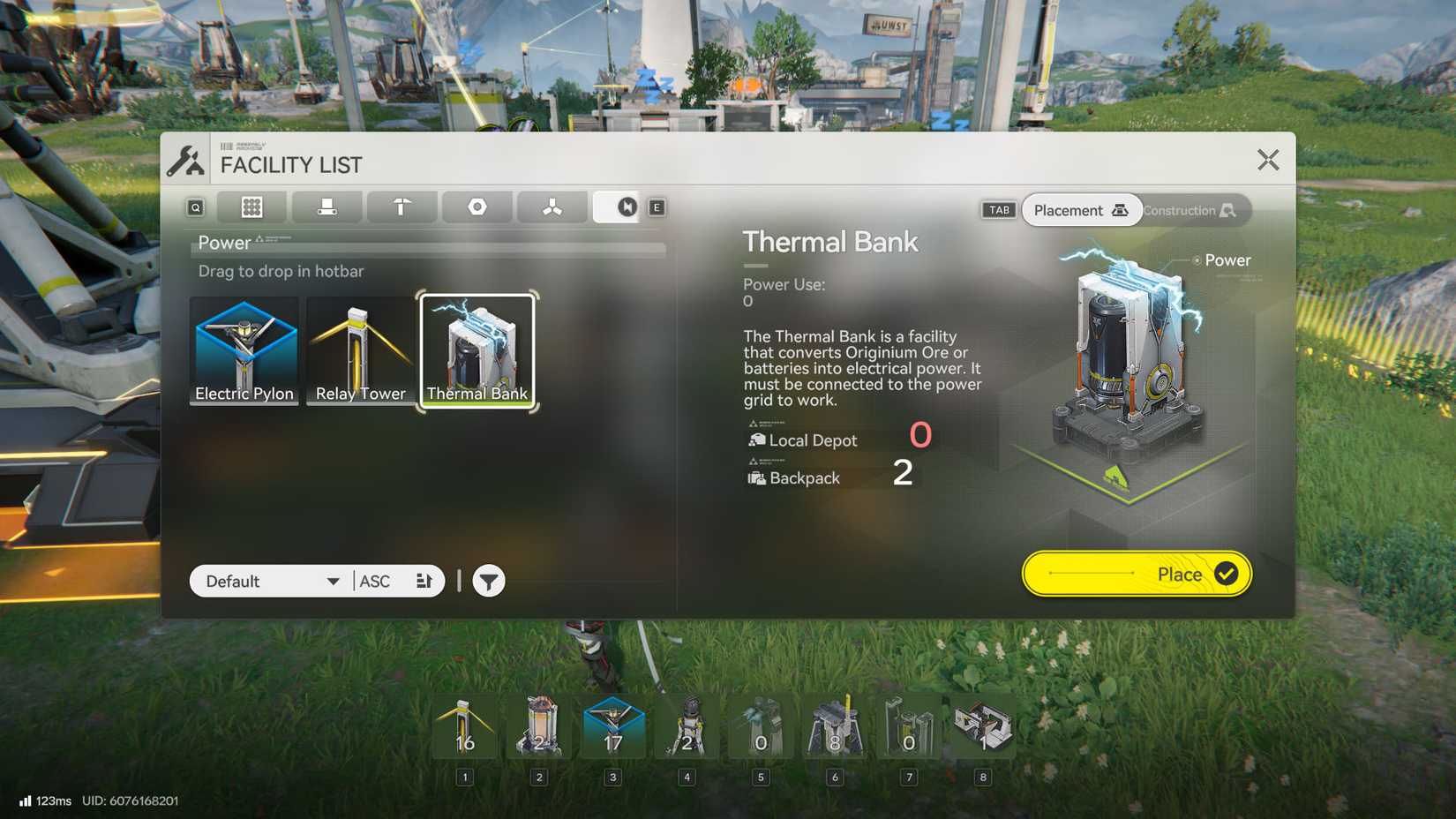Open the foundation/platform facility category
The image size is (1456, 819).
tap(326, 207)
